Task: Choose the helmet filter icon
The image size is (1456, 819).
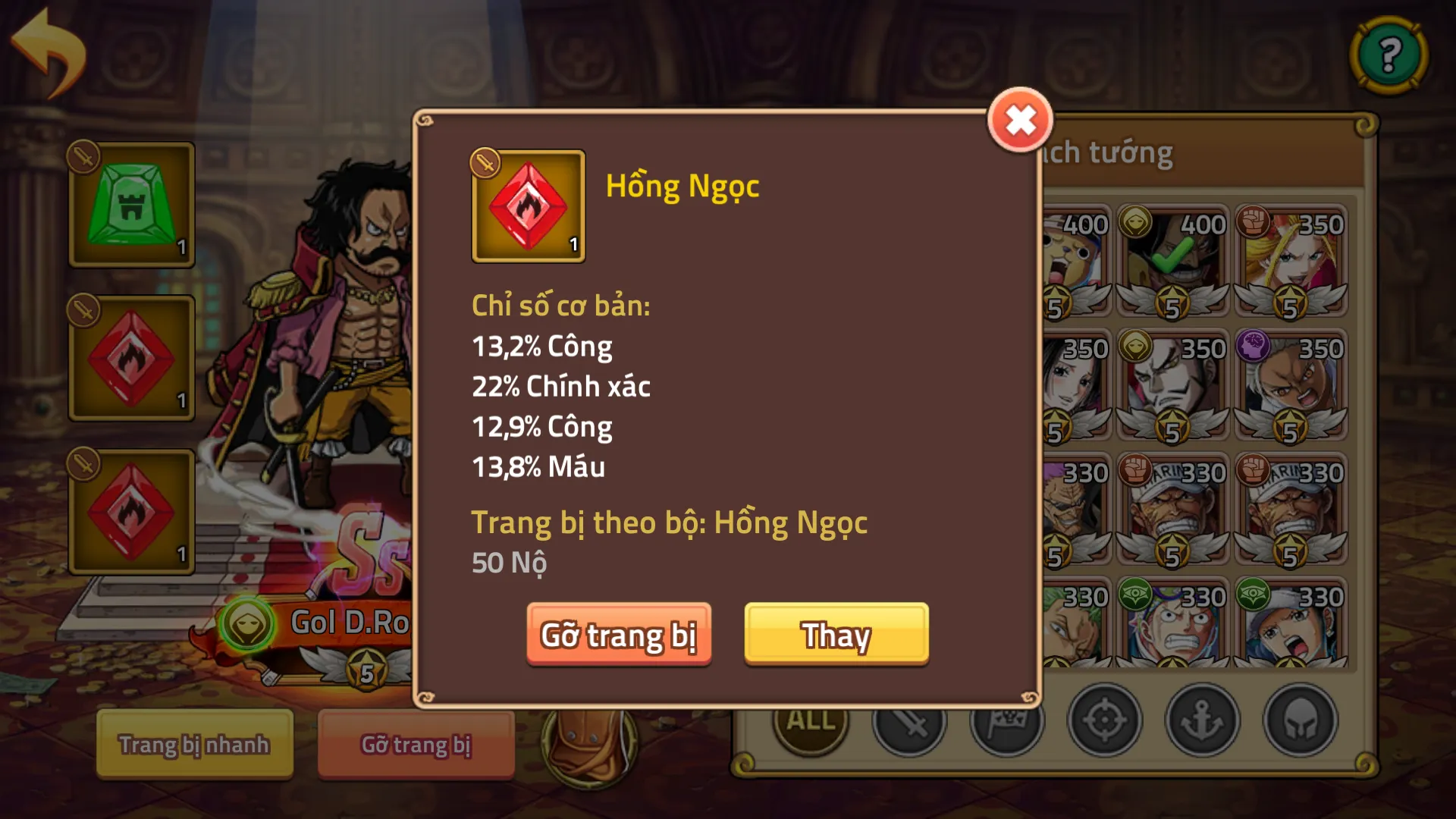Action: (1300, 720)
